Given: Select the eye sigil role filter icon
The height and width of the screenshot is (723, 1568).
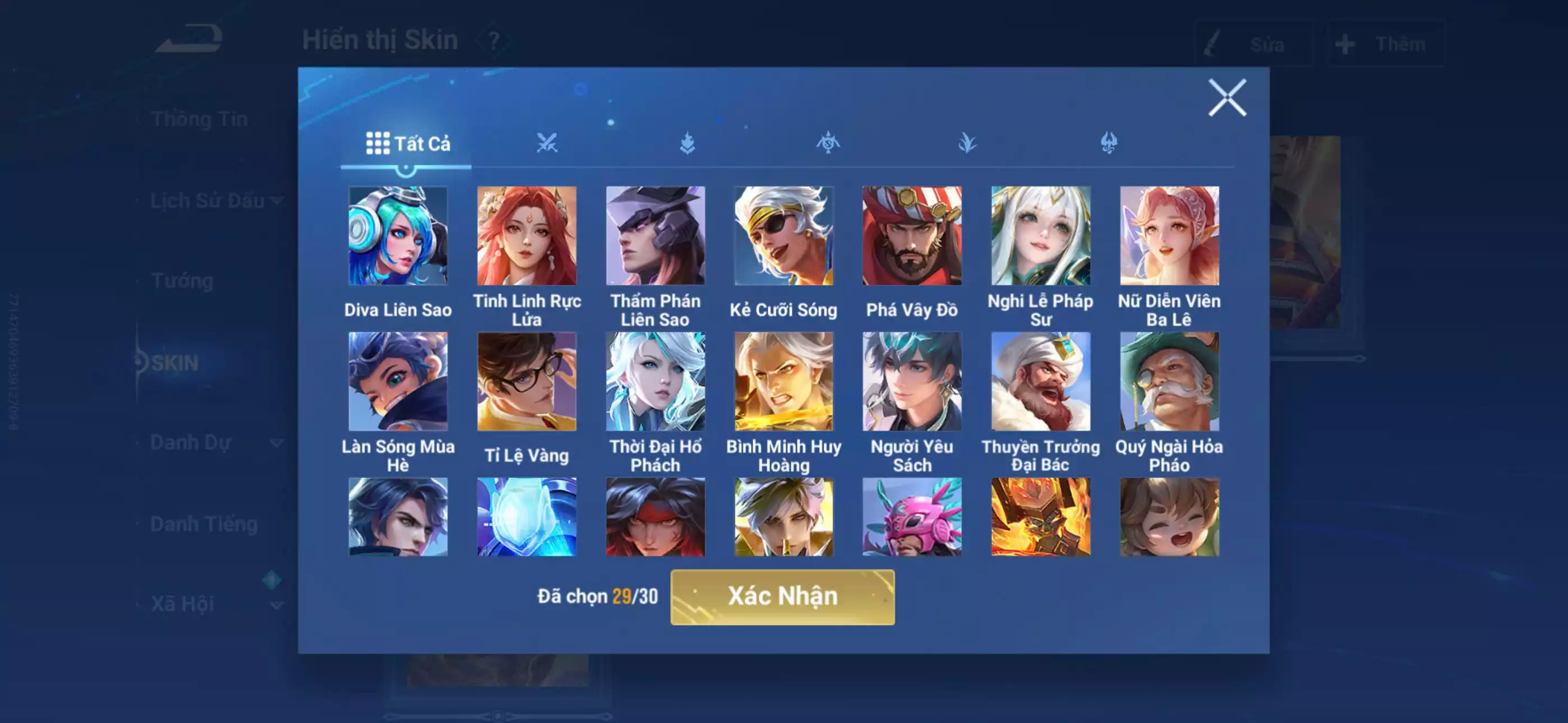Looking at the screenshot, I should [829, 142].
